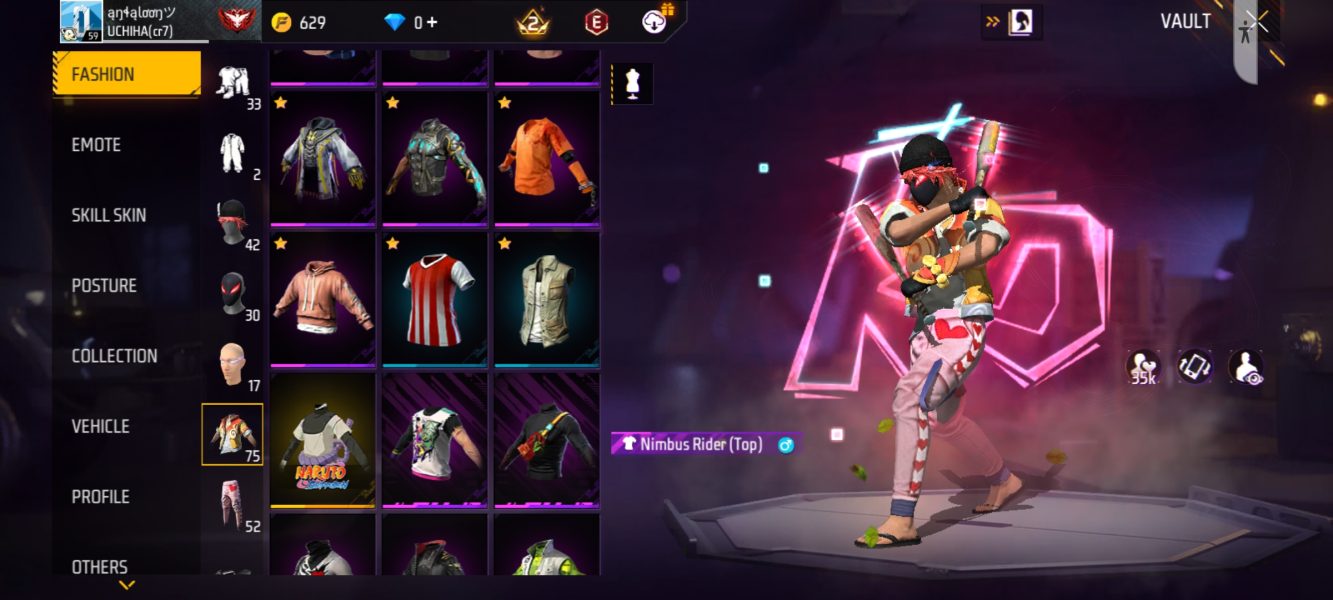Screen dimensions: 1333x600
Task: Open the Profile category
Action: tap(100, 497)
